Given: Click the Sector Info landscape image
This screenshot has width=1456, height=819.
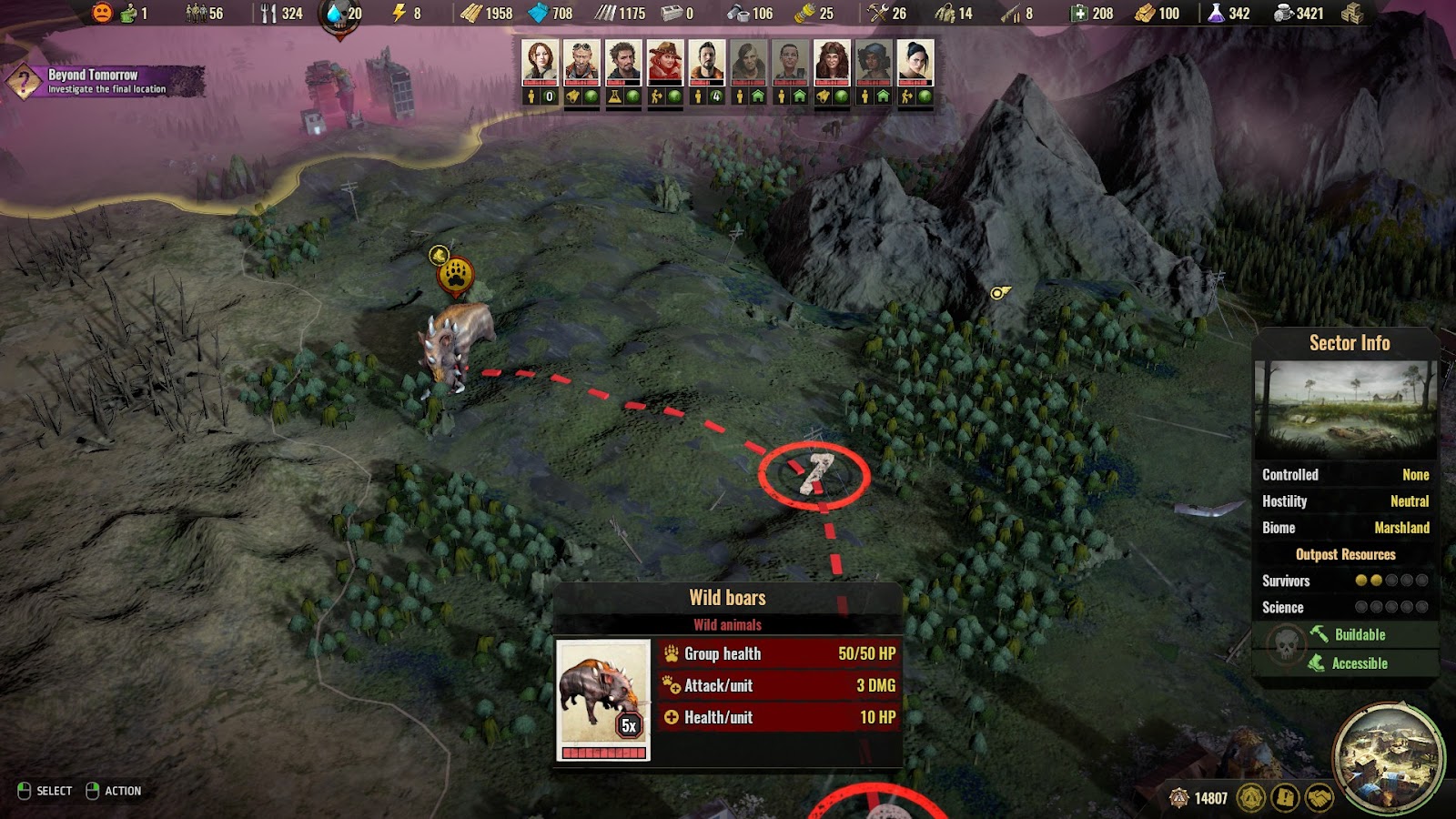Looking at the screenshot, I should point(1345,409).
